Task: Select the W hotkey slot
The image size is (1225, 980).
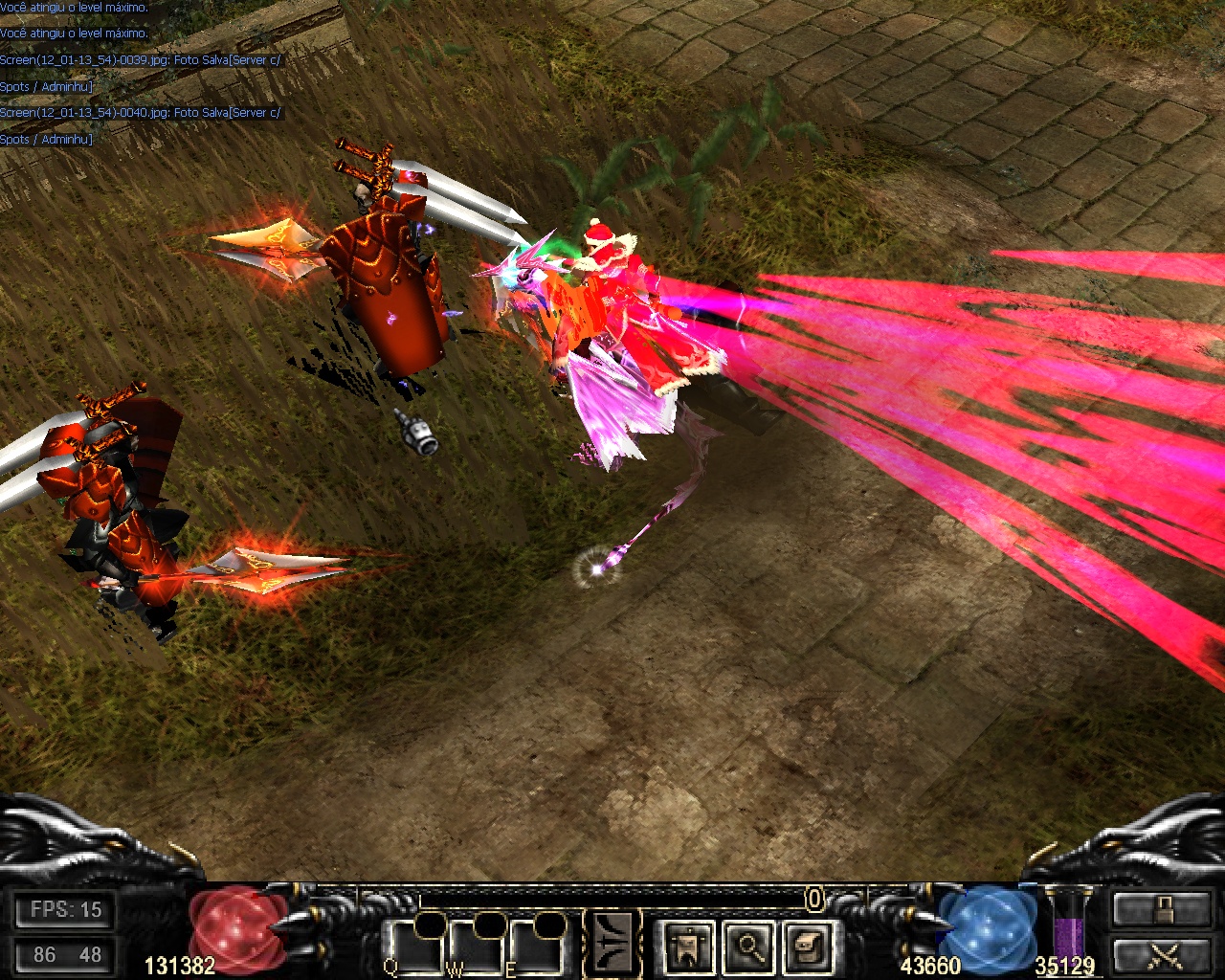Action: (x=475, y=947)
